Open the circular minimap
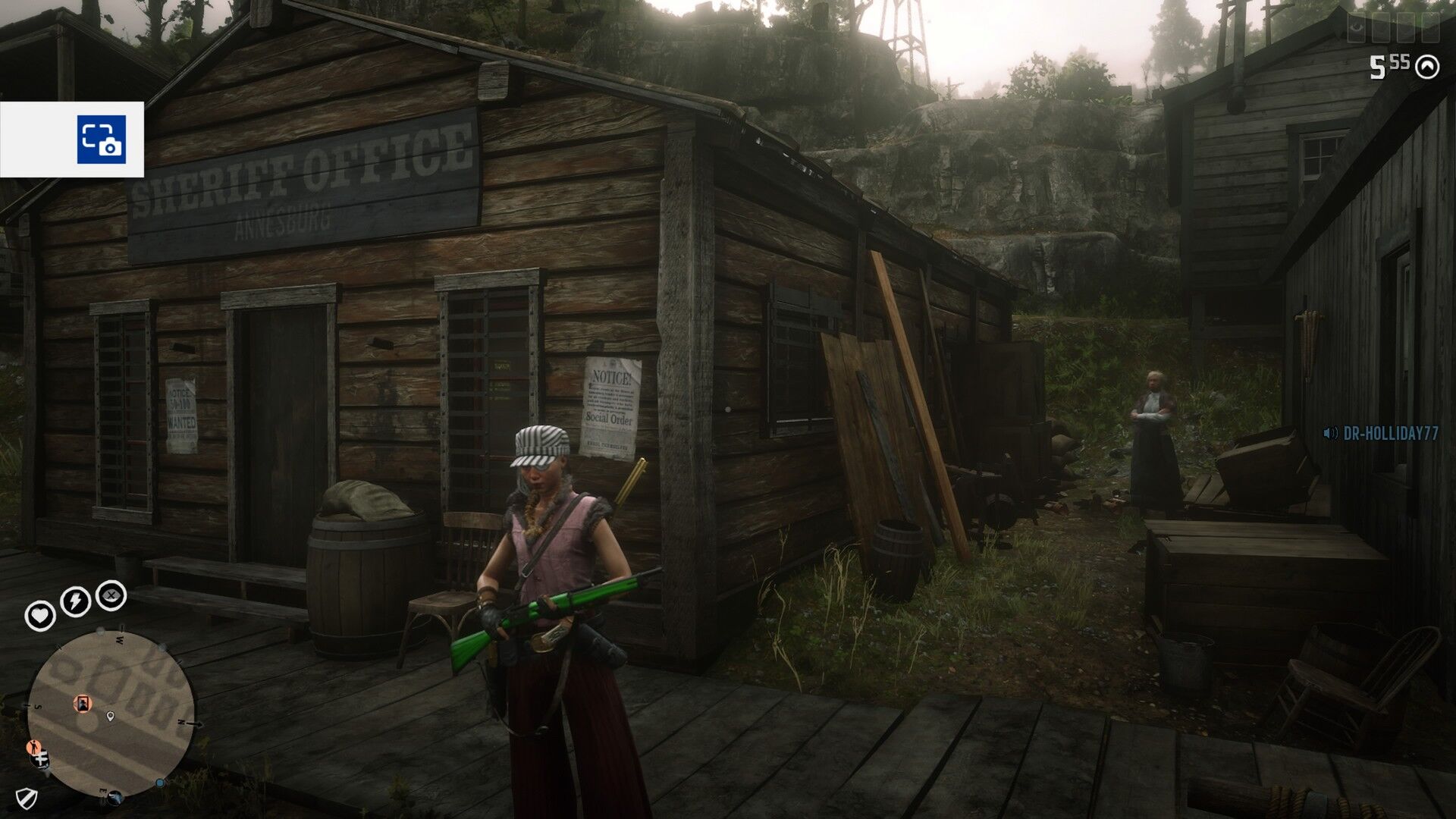1456x819 pixels. [x=111, y=714]
